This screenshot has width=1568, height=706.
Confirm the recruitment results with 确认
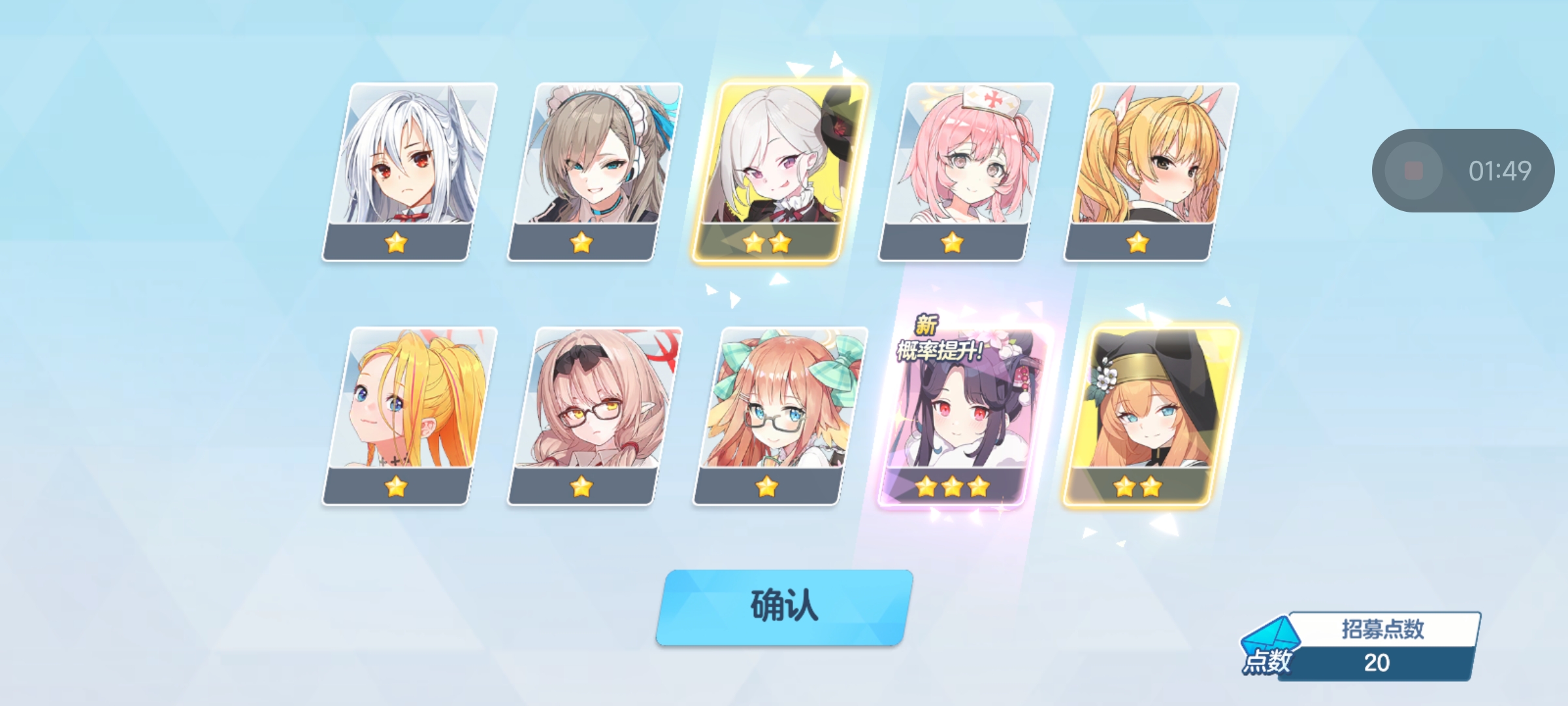pyautogui.click(x=784, y=607)
